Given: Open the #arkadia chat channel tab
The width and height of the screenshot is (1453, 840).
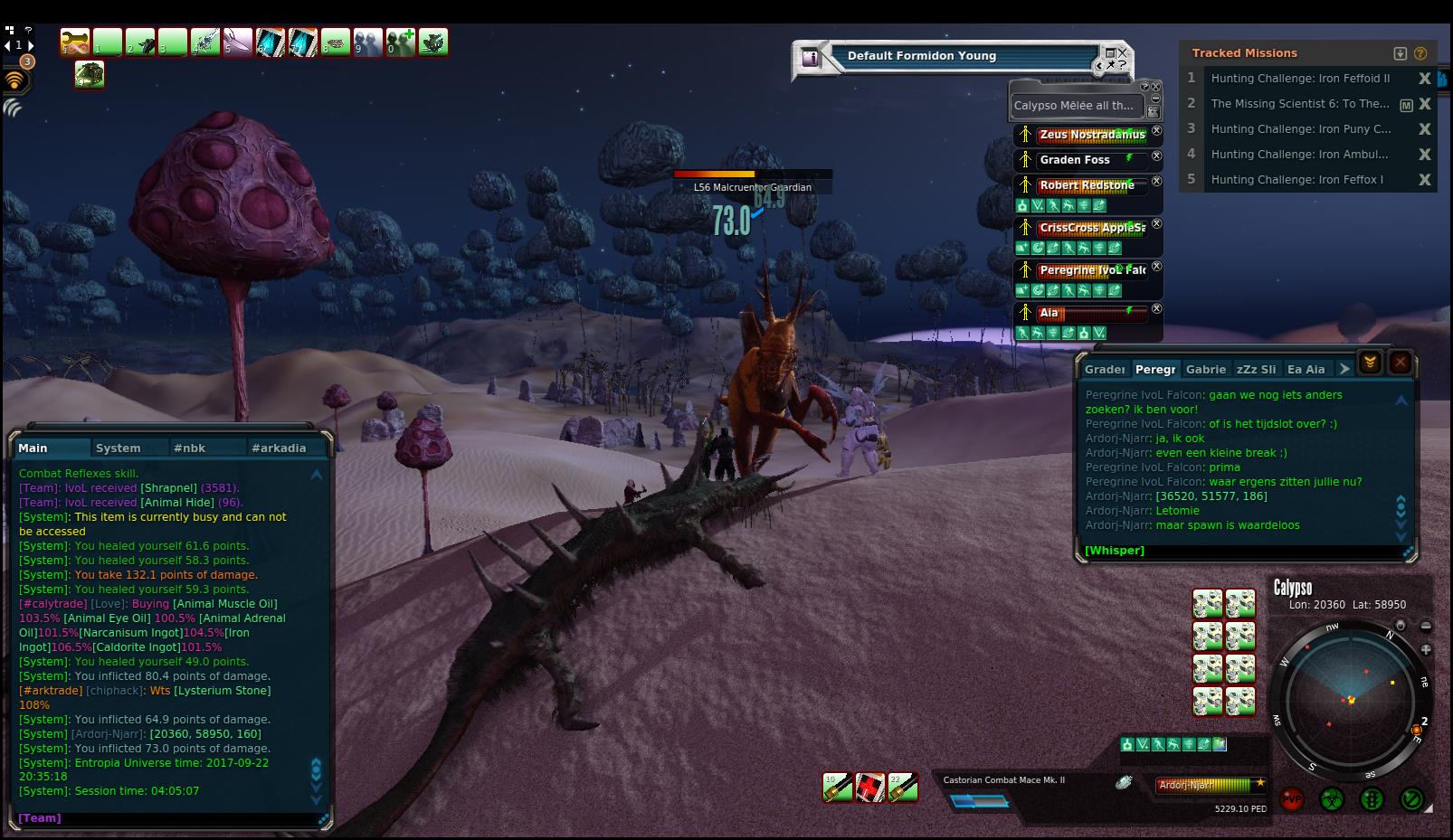Looking at the screenshot, I should pyautogui.click(x=279, y=448).
